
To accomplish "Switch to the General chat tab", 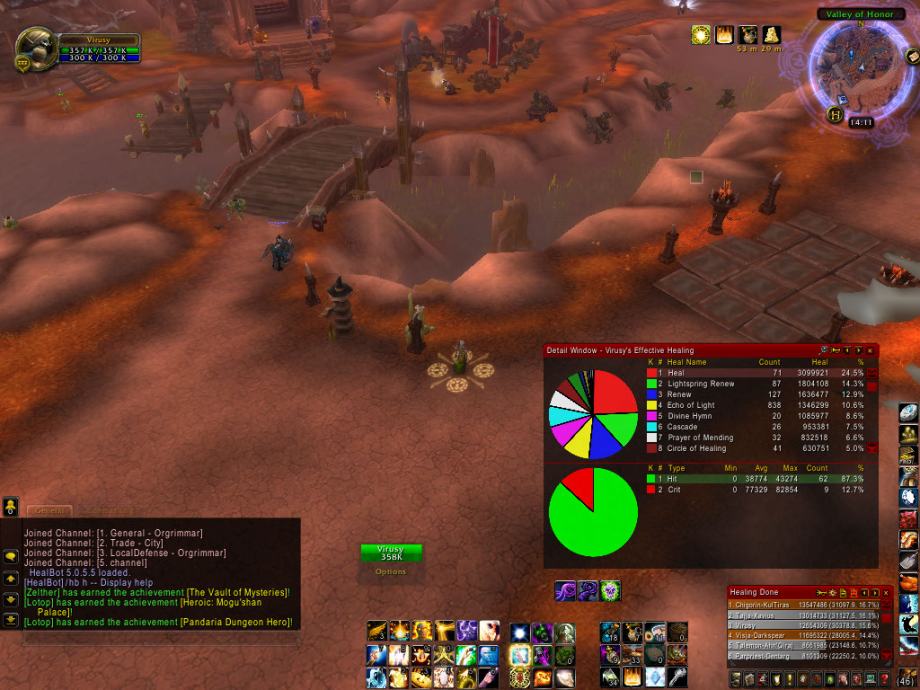I will [x=50, y=510].
